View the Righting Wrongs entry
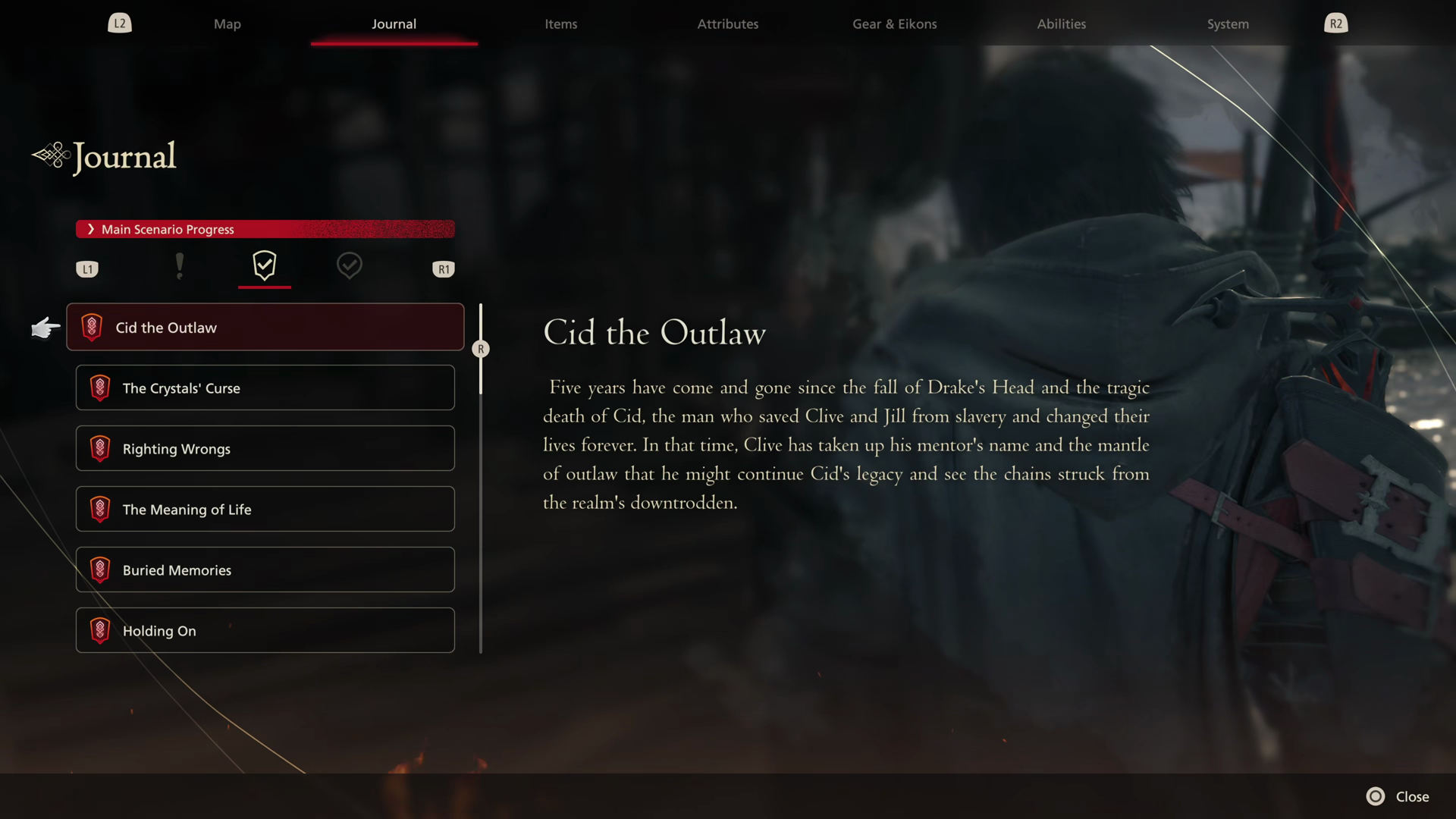 coord(265,448)
